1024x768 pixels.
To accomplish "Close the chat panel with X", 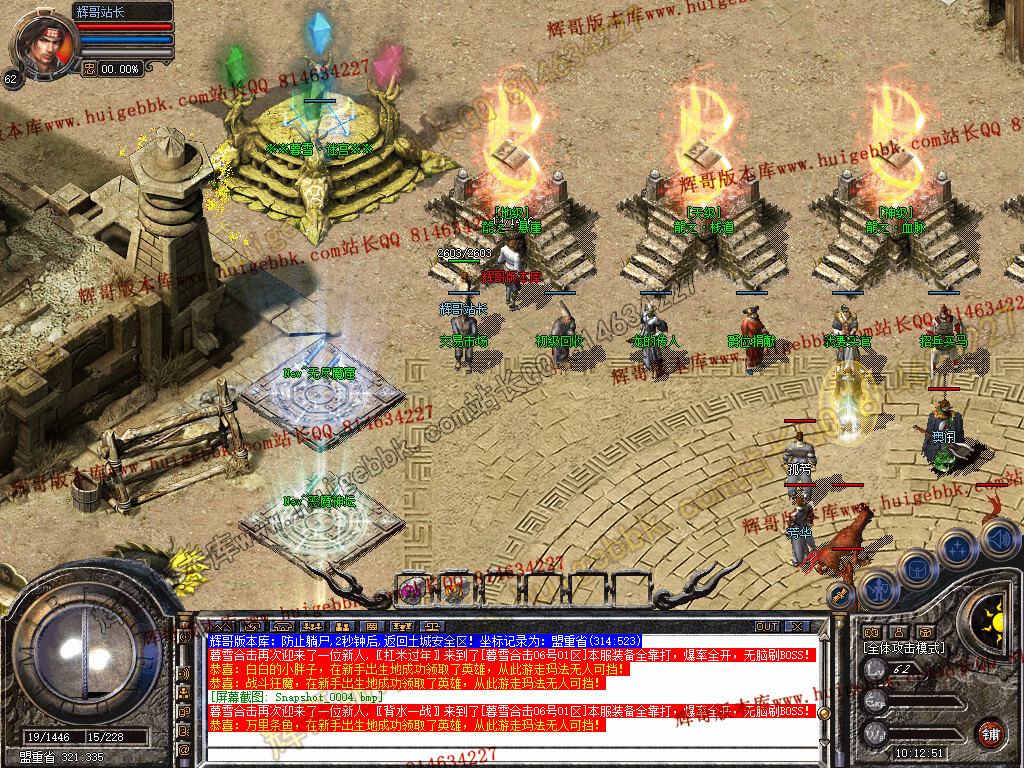I will click(x=796, y=626).
